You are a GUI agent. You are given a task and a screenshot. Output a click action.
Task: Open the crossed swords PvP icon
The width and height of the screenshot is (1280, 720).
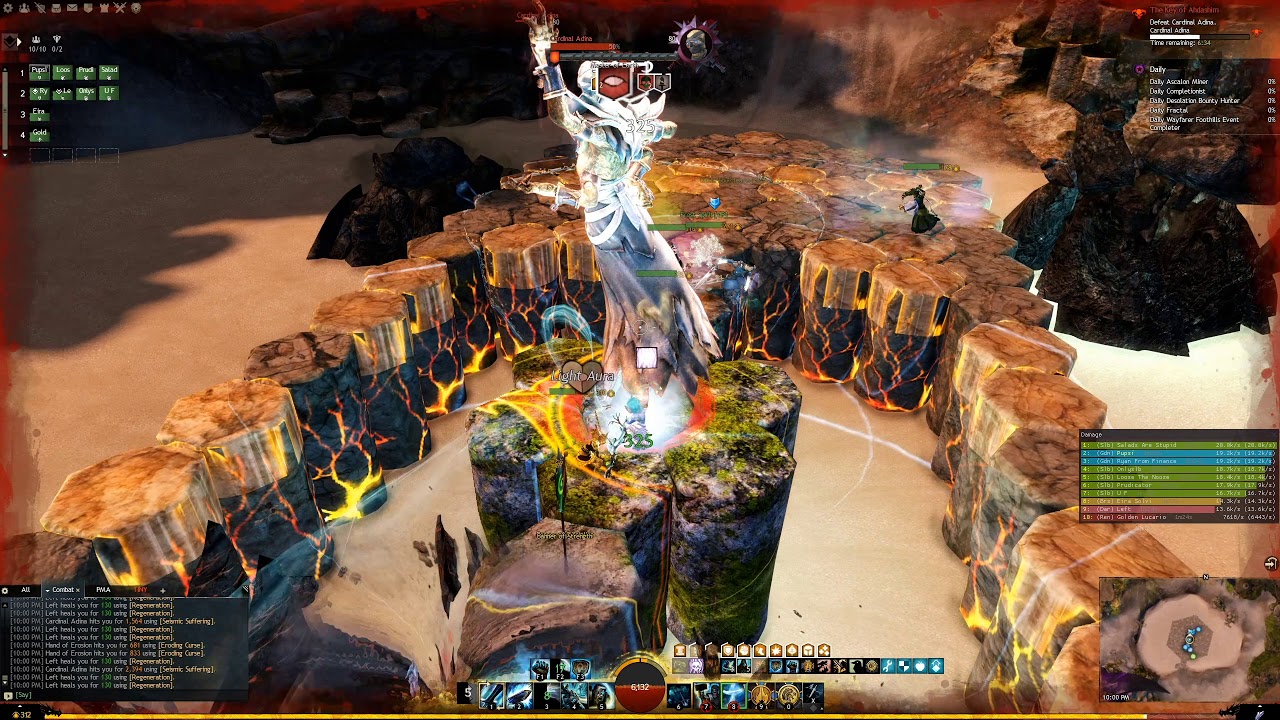pyautogui.click(x=120, y=8)
